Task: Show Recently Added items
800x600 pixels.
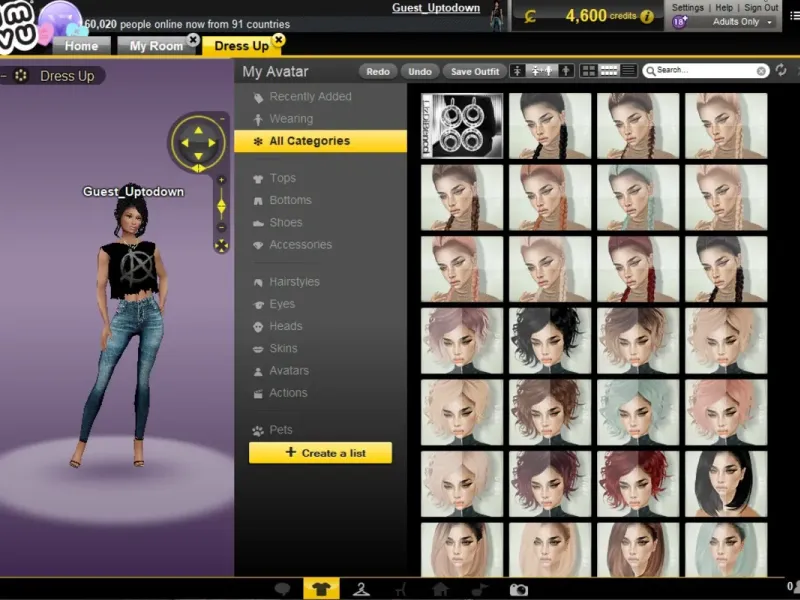Action: pos(310,97)
